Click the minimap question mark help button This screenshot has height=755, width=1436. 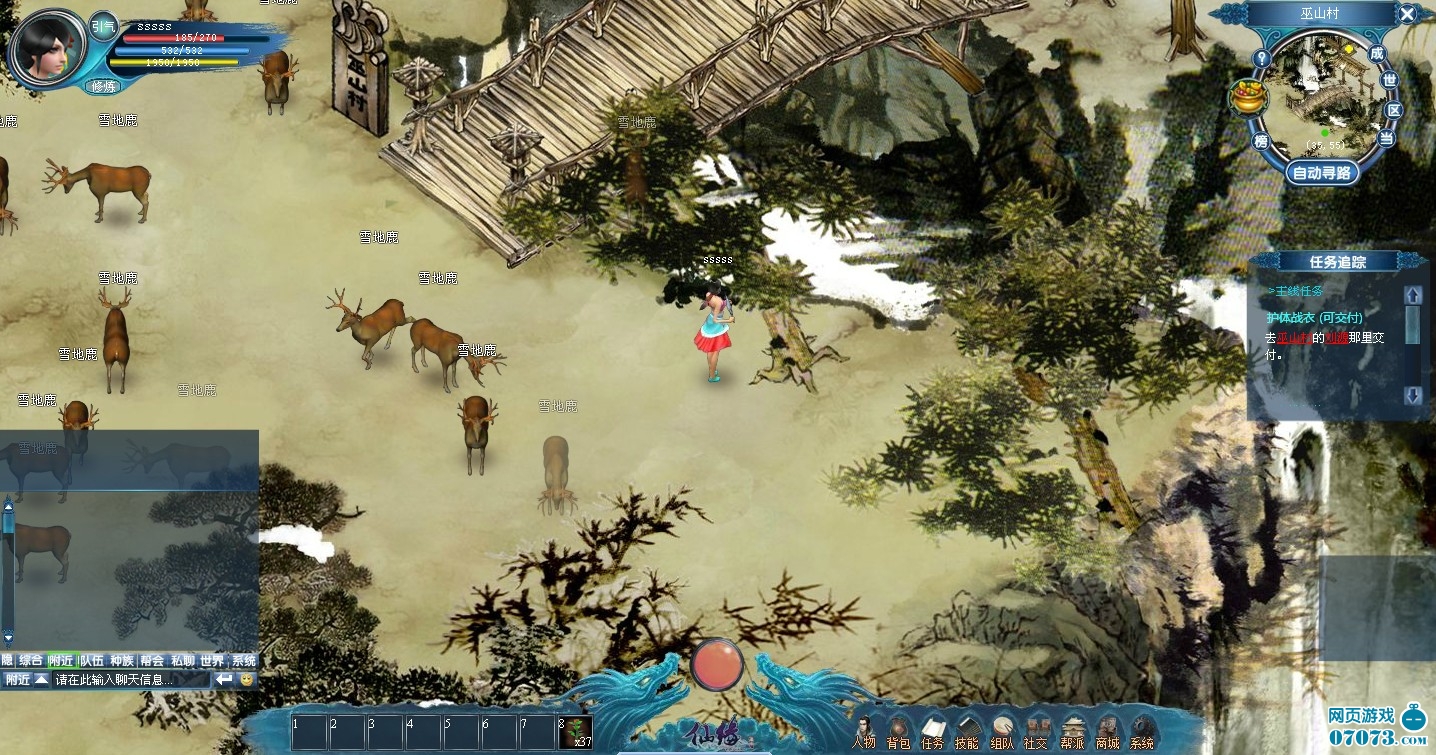point(1262,58)
